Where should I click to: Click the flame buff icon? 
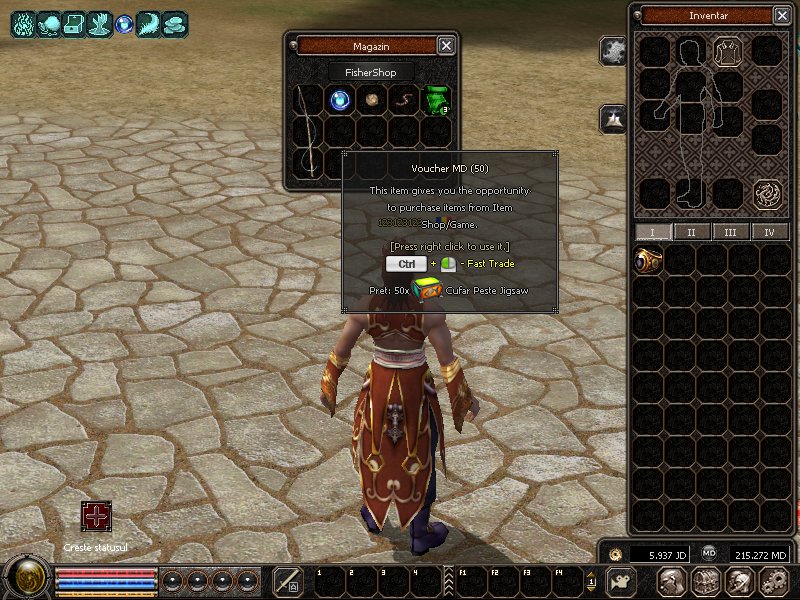coord(22,24)
